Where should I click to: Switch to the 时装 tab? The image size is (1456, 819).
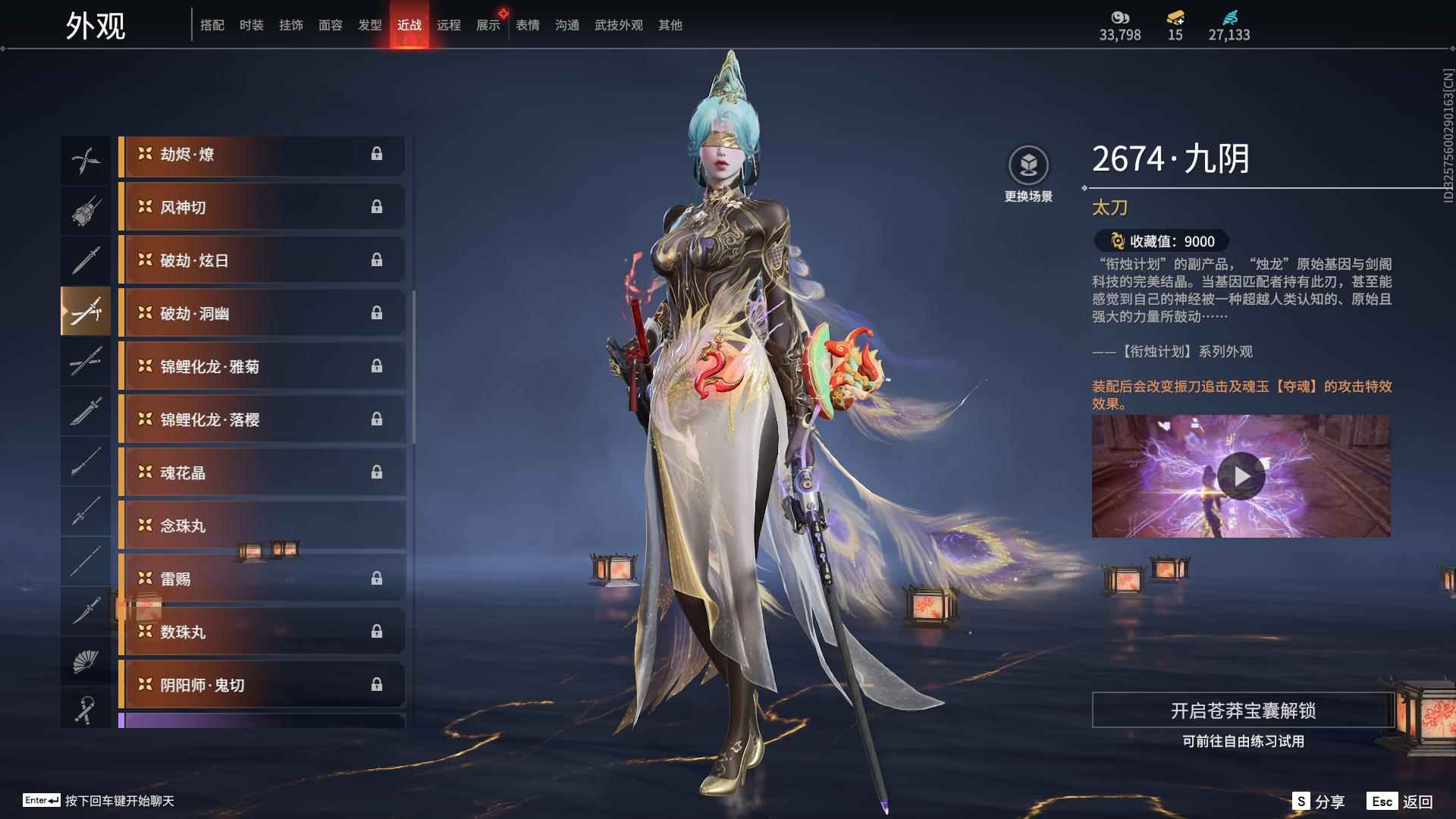tap(251, 25)
